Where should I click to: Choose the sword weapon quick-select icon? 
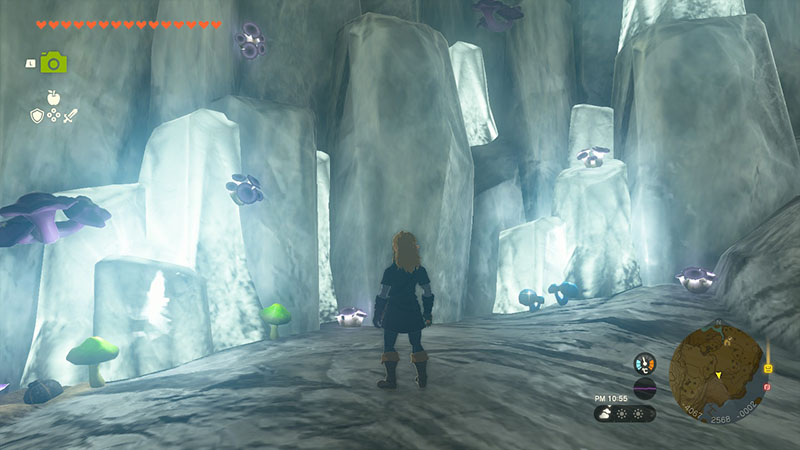[70, 116]
